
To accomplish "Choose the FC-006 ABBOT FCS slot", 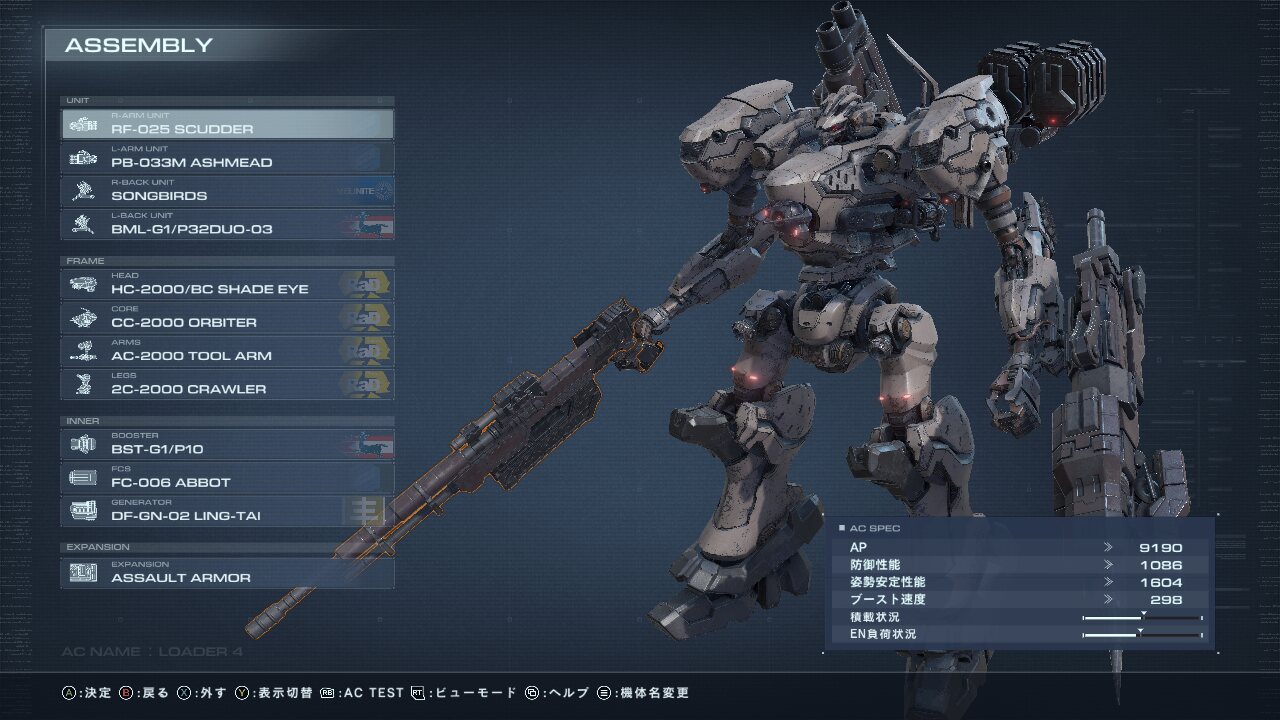I will pyautogui.click(x=227, y=477).
